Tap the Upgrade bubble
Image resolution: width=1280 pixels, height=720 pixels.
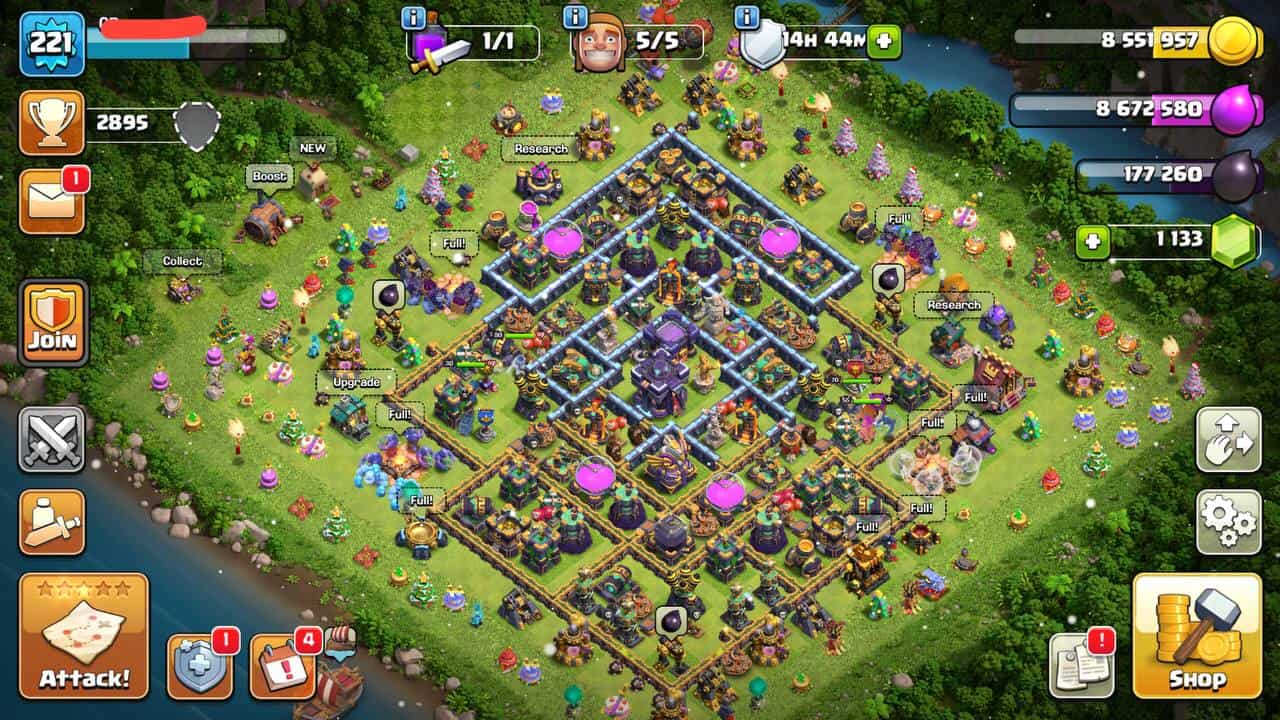tap(356, 382)
